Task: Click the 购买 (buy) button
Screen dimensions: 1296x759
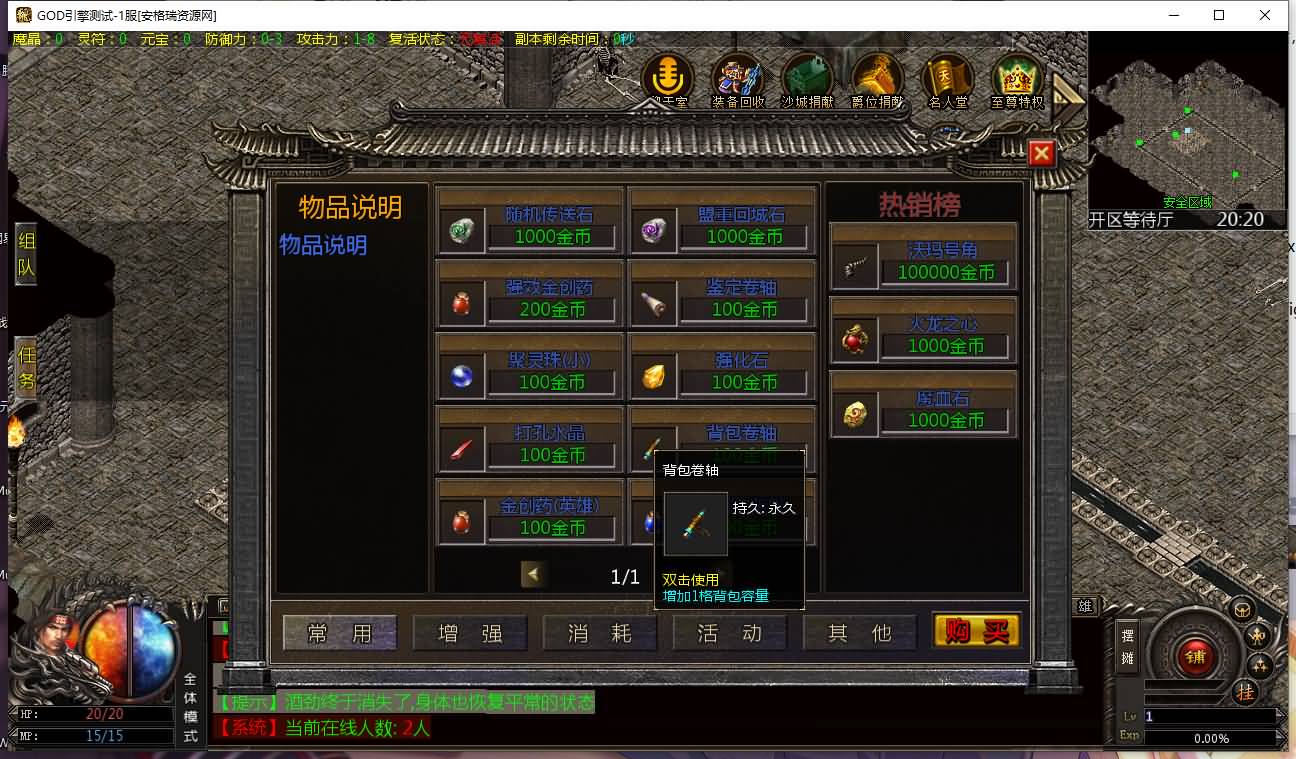Action: [x=976, y=631]
